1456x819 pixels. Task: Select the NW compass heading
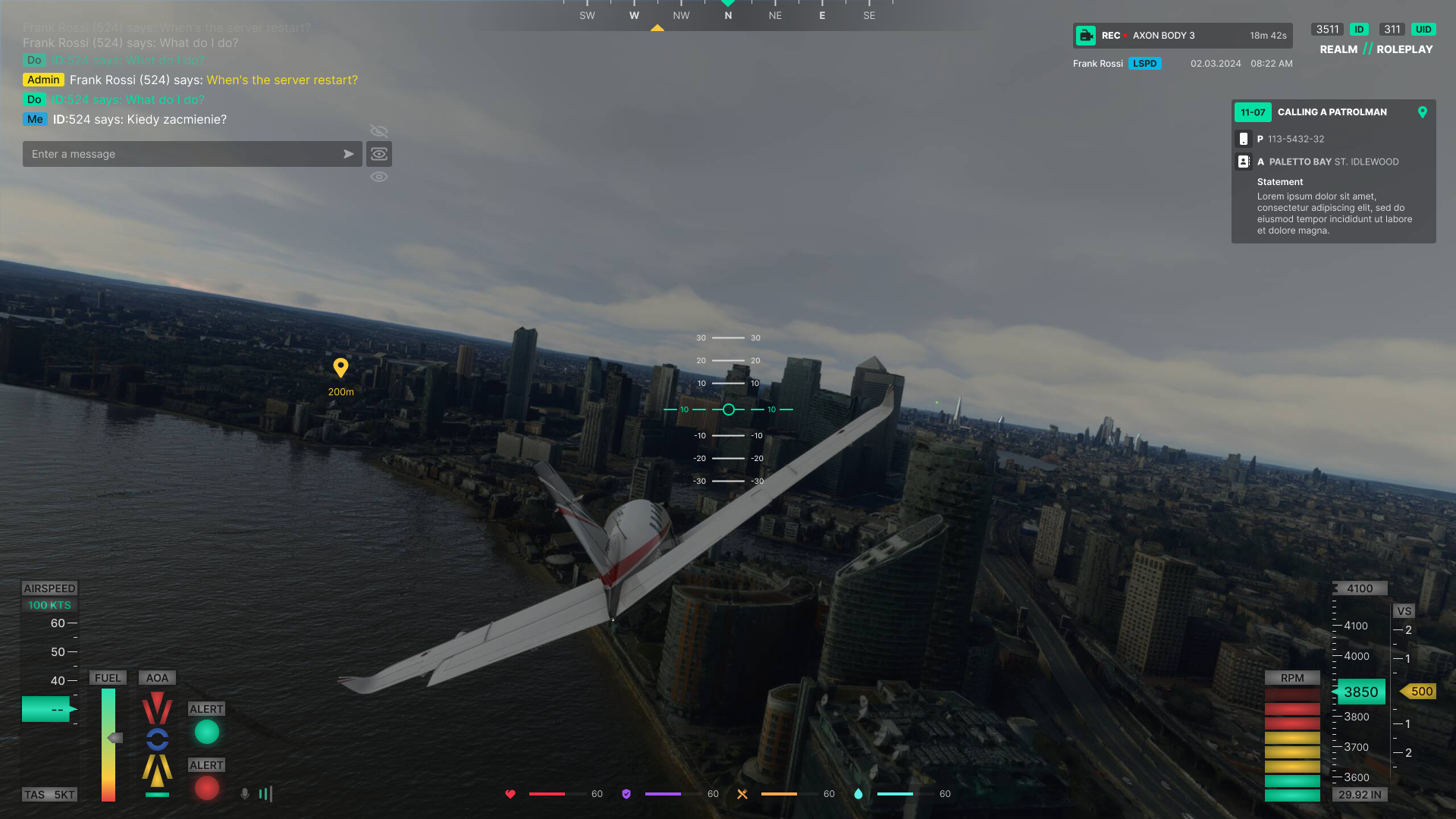tap(680, 14)
